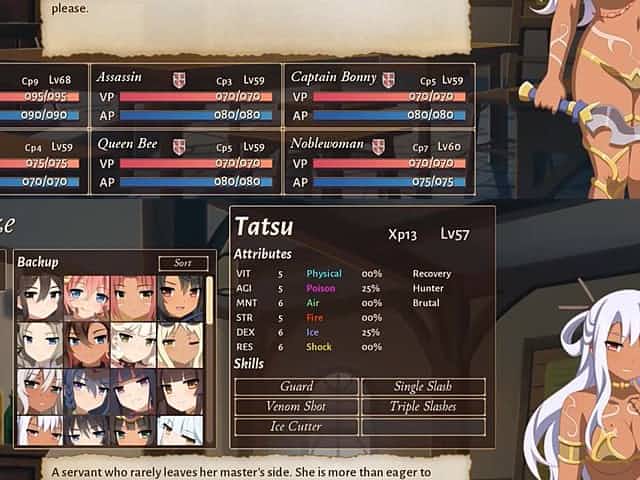Select the Triple Slashes skill
Image resolution: width=640 pixels, height=480 pixels.
pos(423,407)
